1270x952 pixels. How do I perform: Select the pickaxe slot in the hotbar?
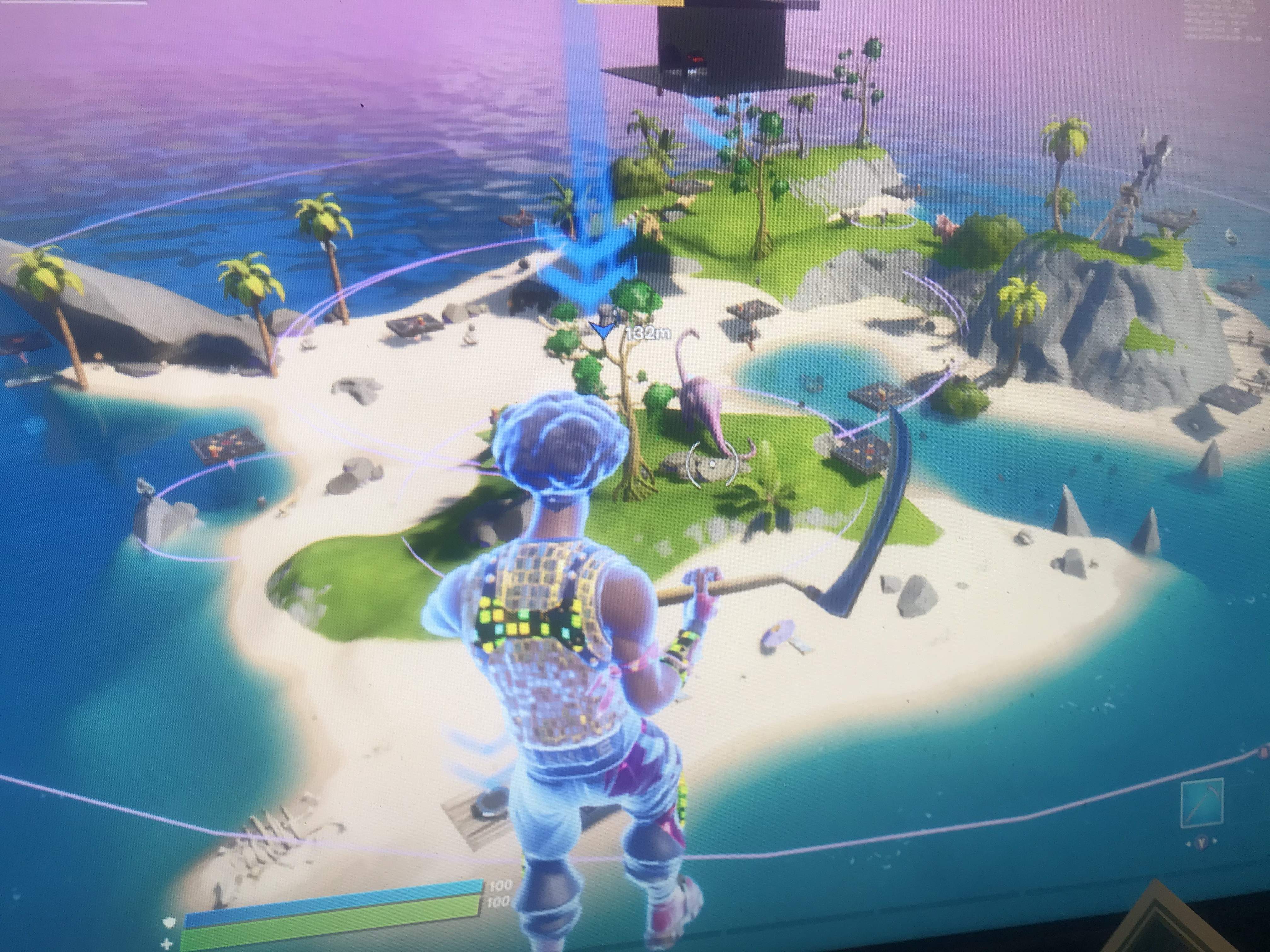coord(1203,801)
